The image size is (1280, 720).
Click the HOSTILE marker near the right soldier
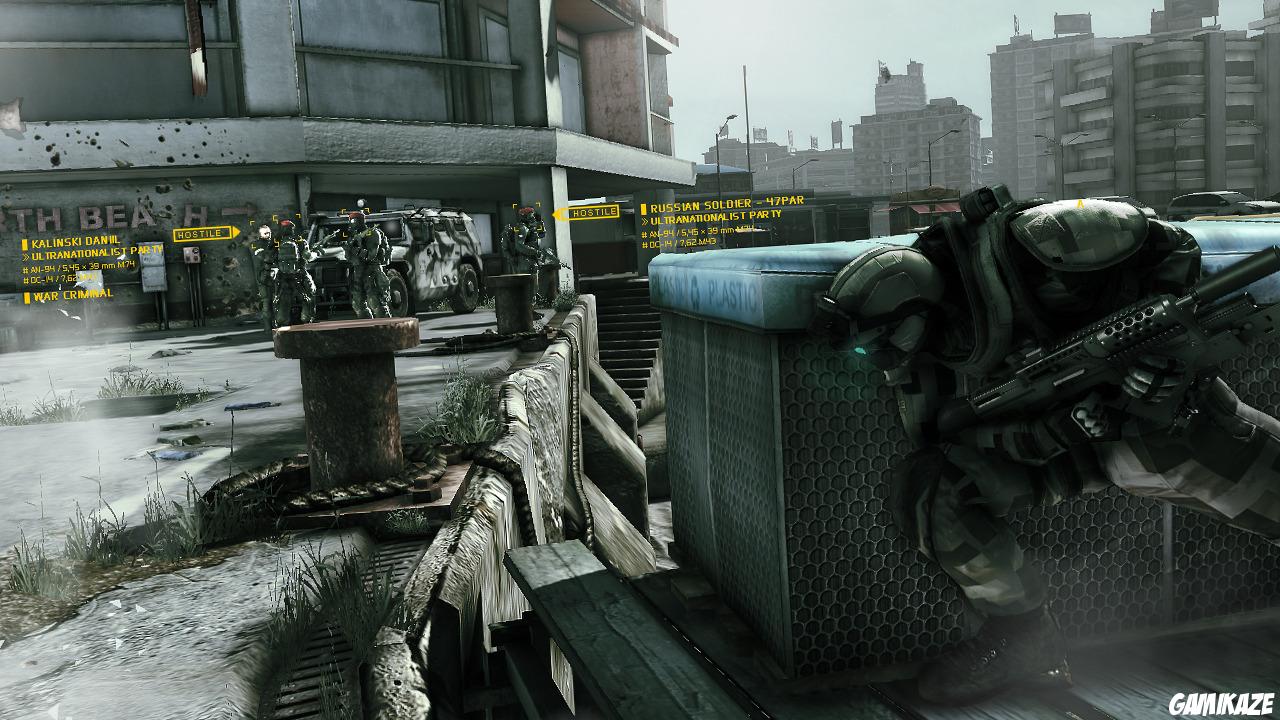595,213
